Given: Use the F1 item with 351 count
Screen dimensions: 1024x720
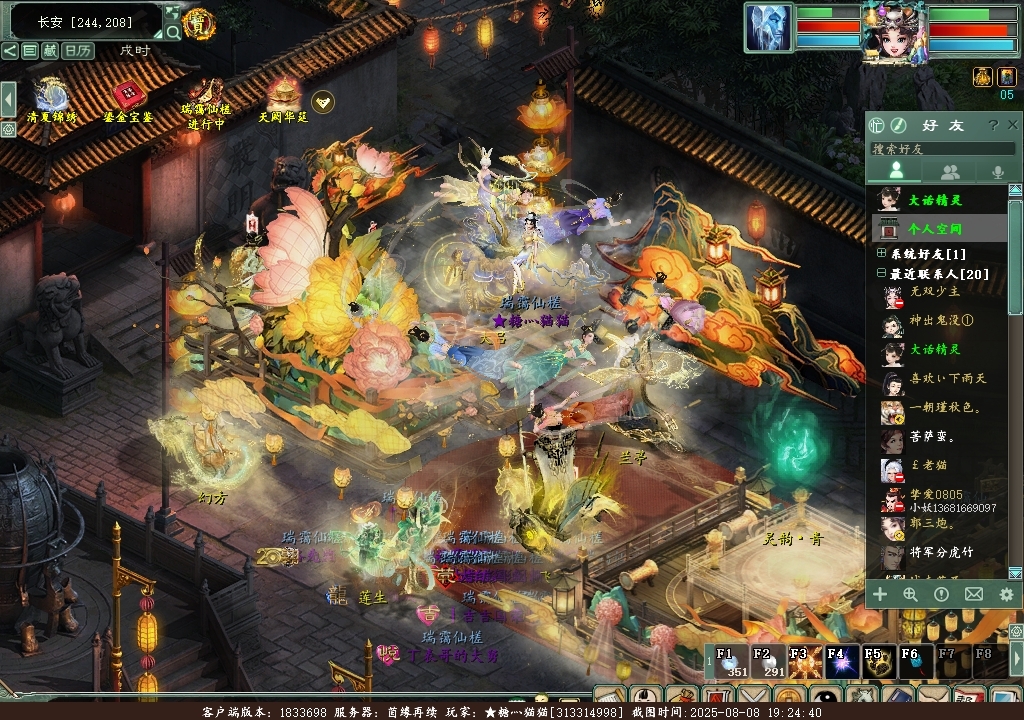Looking at the screenshot, I should [727, 663].
